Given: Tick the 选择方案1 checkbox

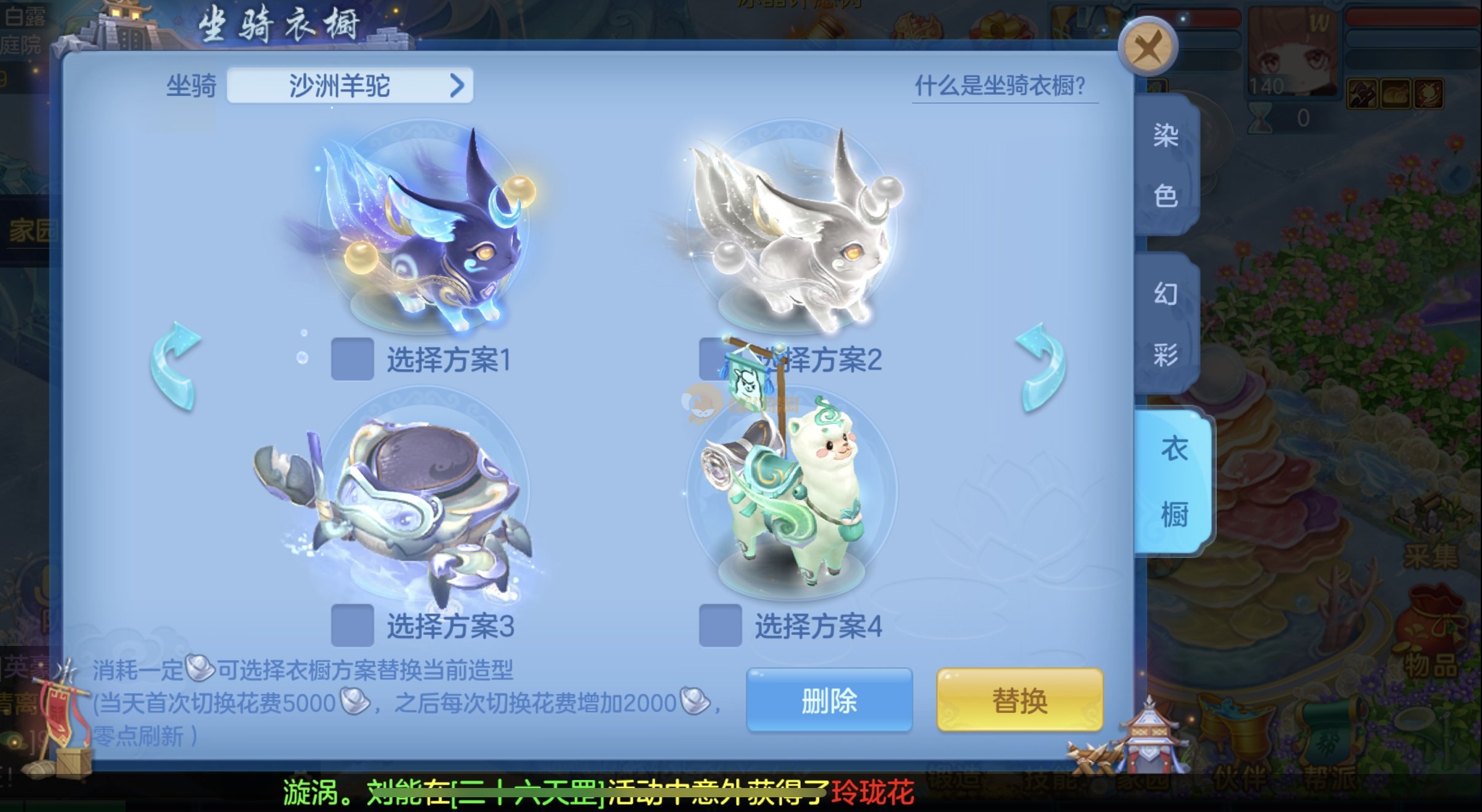Looking at the screenshot, I should pyautogui.click(x=352, y=359).
